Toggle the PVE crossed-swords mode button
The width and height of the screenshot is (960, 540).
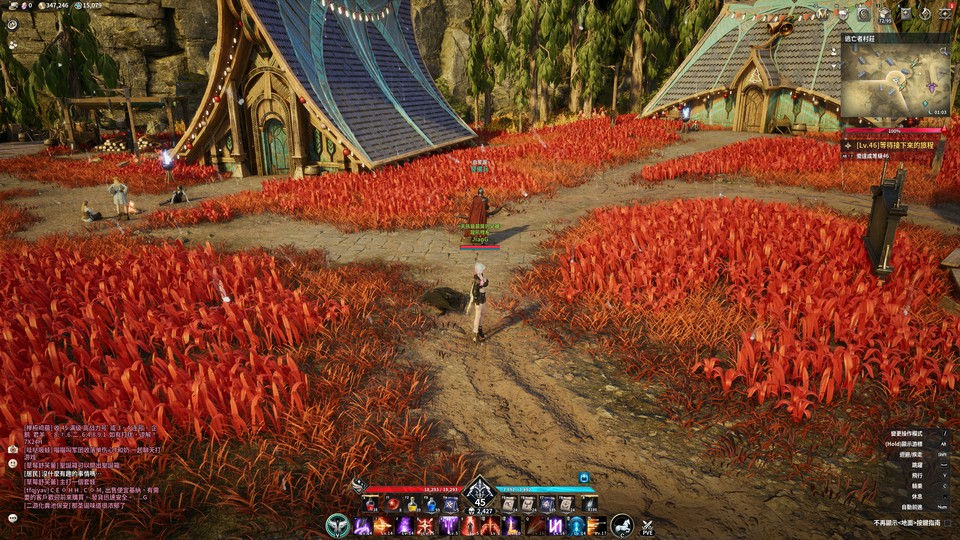647,526
